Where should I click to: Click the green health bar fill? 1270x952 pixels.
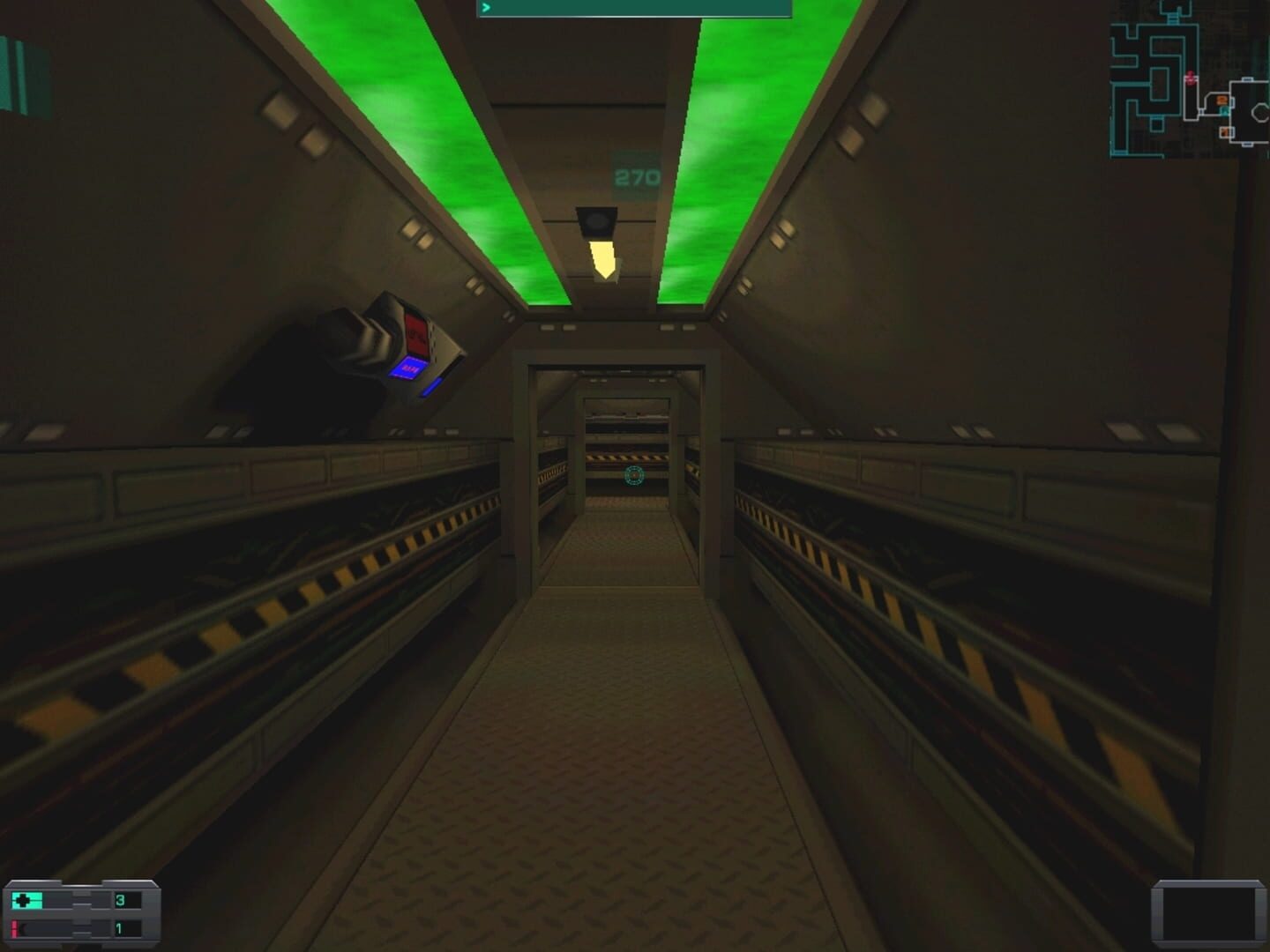coord(37,900)
